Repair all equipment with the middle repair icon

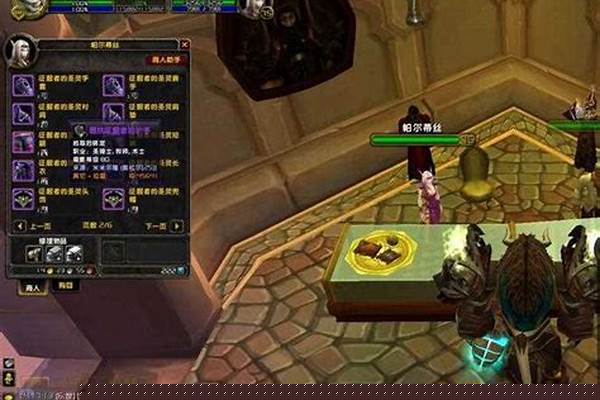(x=54, y=254)
